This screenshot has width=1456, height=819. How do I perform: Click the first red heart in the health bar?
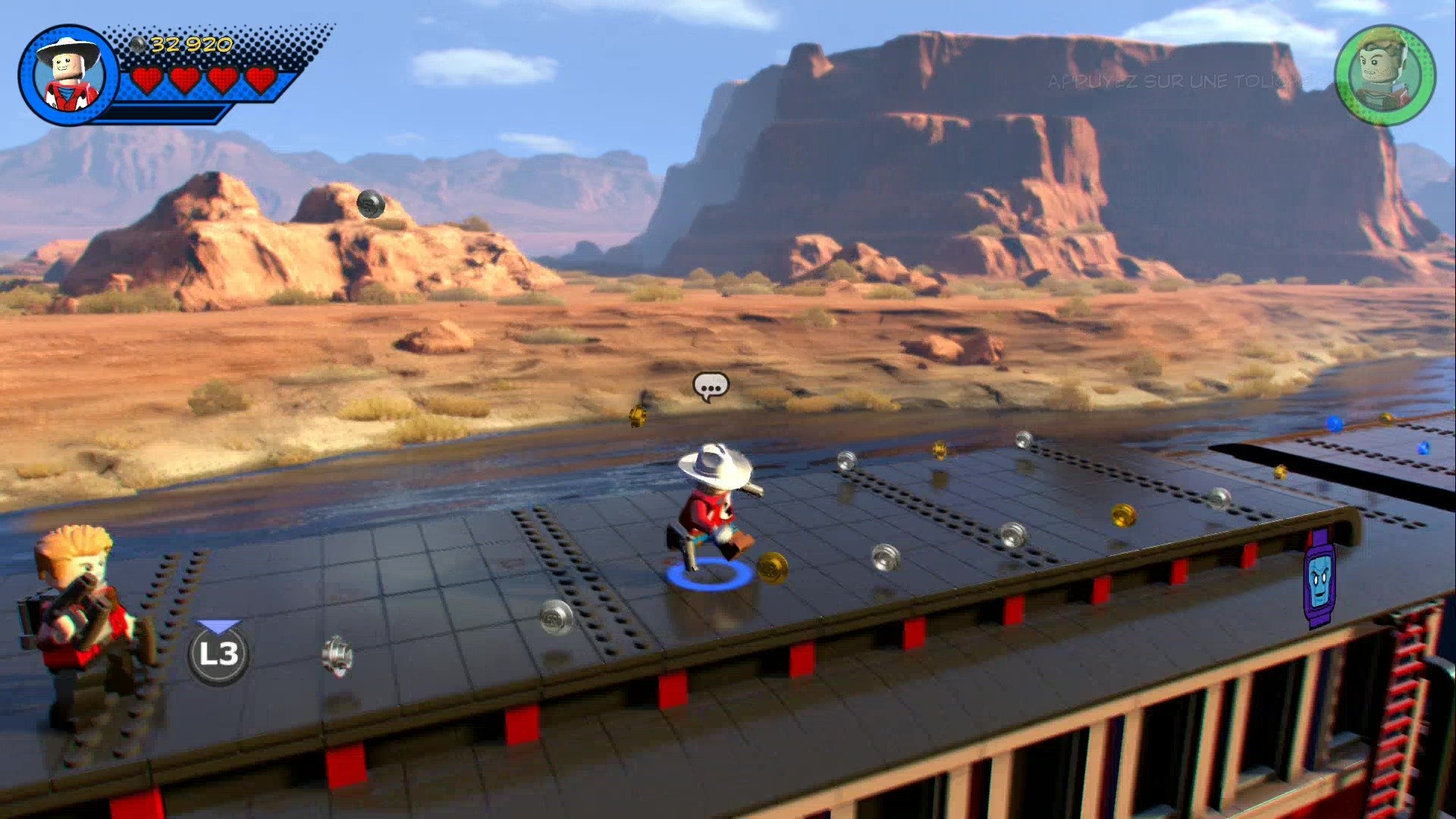point(149,79)
